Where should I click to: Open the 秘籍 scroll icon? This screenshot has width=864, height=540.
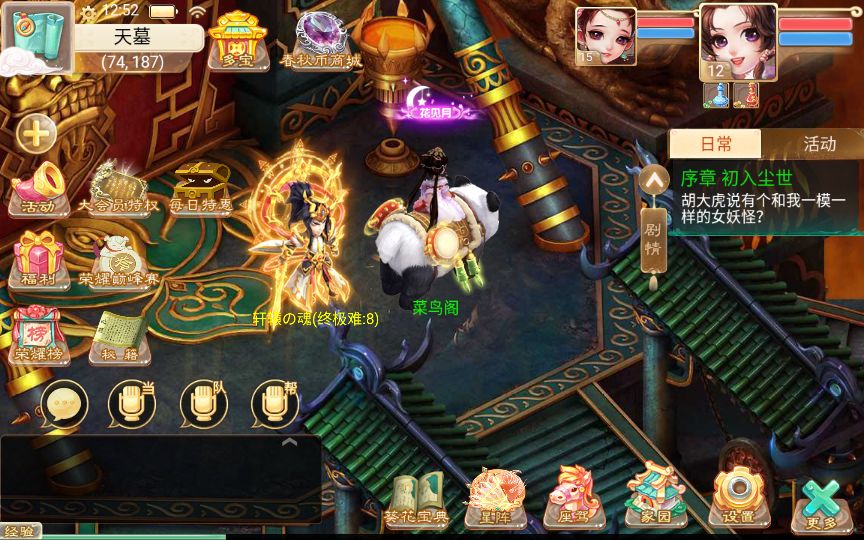pyautogui.click(x=119, y=333)
